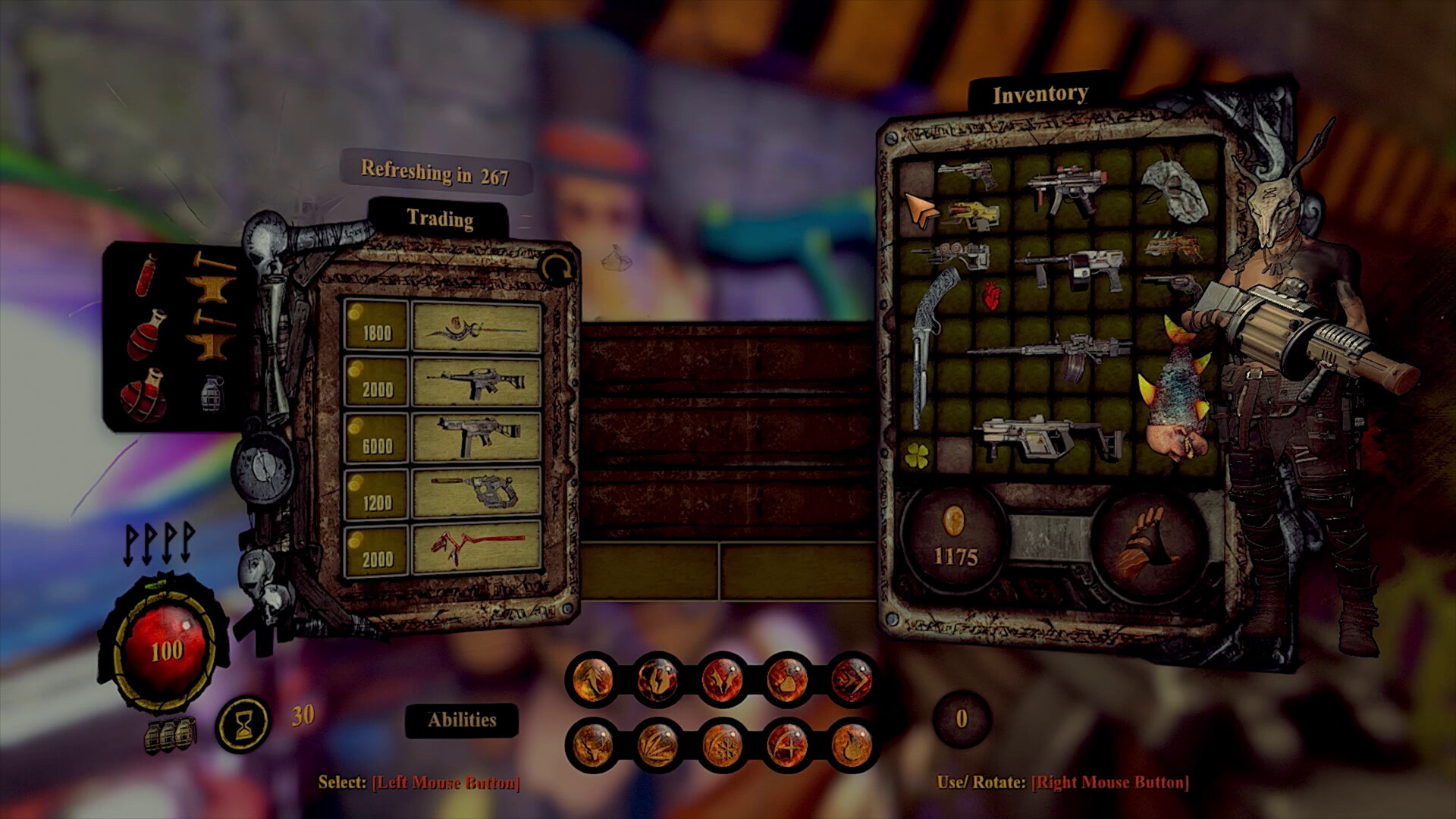Click the red potion vial icon
1456x819 pixels.
pyautogui.click(x=146, y=276)
